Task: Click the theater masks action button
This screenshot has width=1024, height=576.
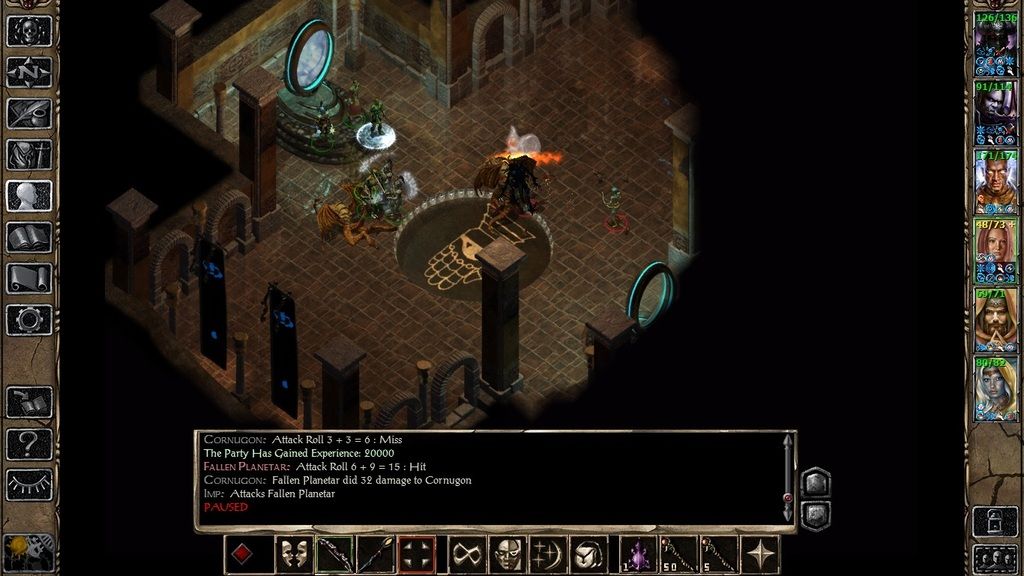Action: coord(294,554)
